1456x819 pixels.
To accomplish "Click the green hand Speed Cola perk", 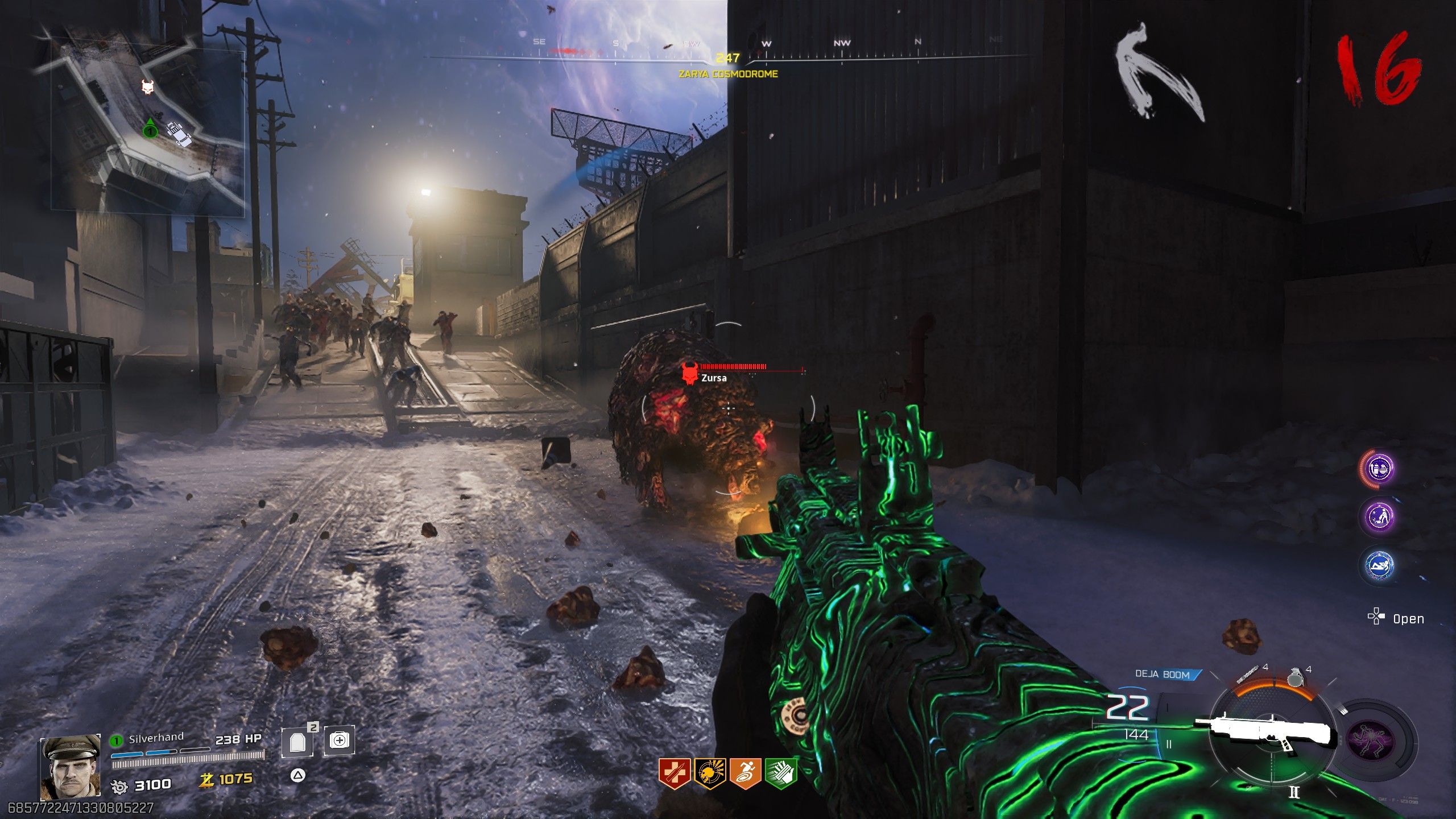I will pyautogui.click(x=781, y=773).
